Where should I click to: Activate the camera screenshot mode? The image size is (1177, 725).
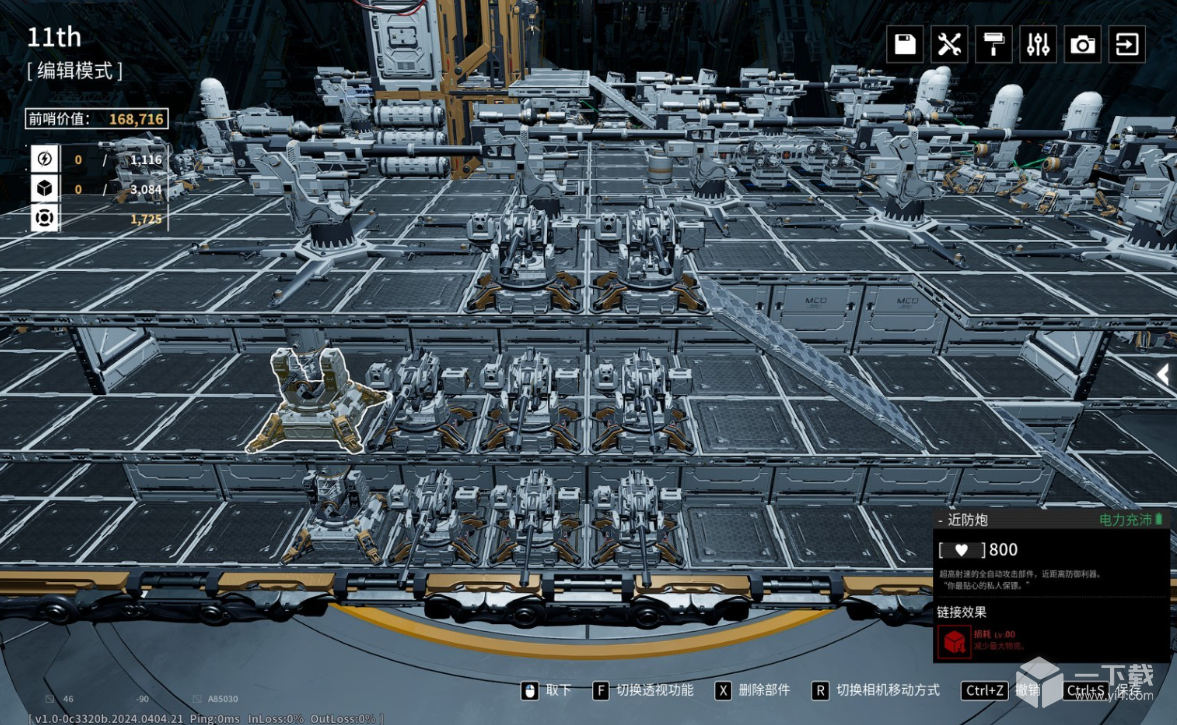pyautogui.click(x=1083, y=45)
